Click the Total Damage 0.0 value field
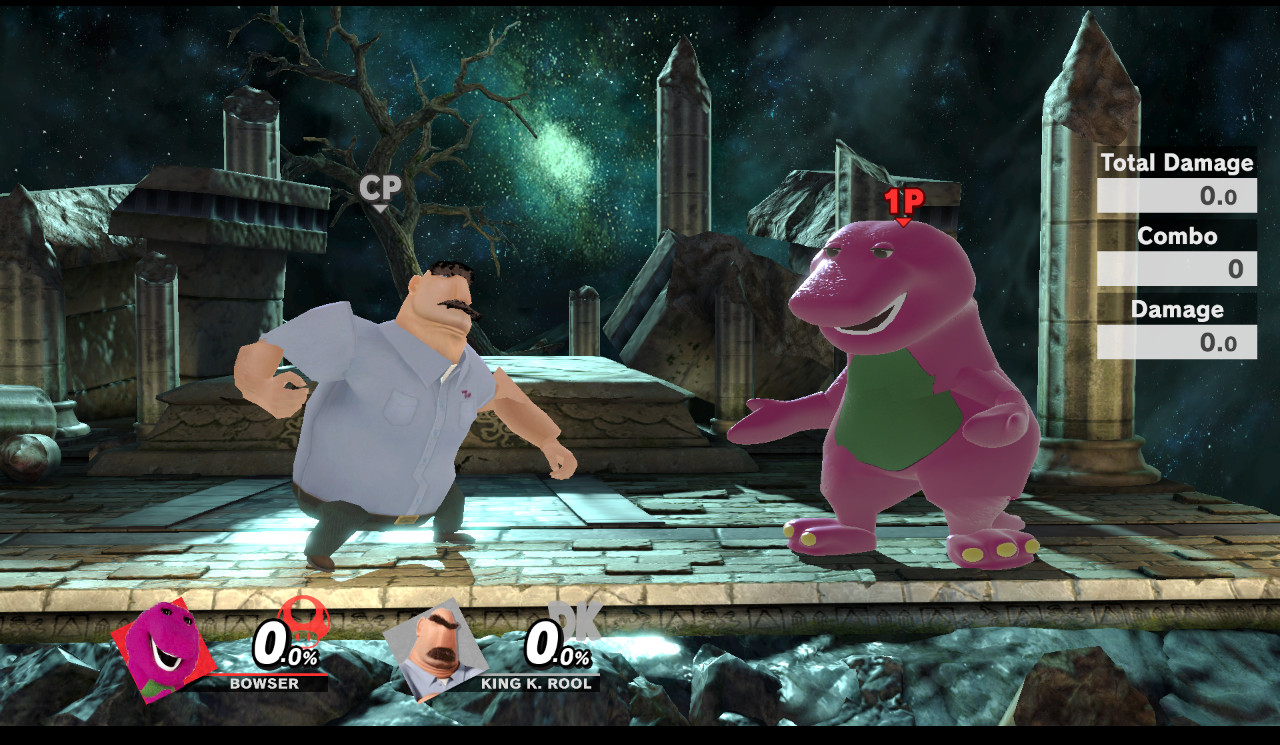Viewport: 1280px width, 745px height. coord(1176,196)
